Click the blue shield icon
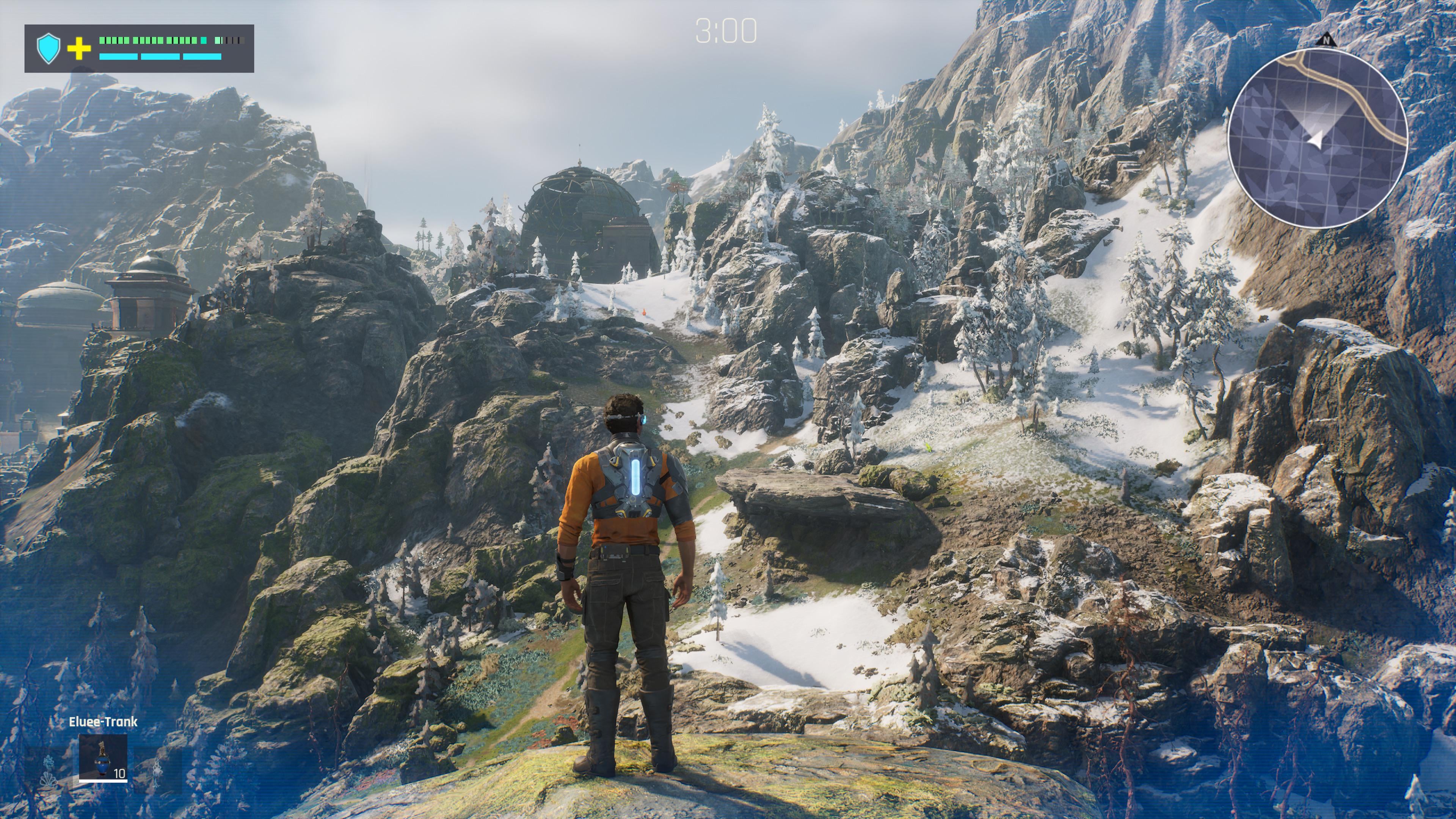Viewport: 1456px width, 819px height. click(49, 48)
